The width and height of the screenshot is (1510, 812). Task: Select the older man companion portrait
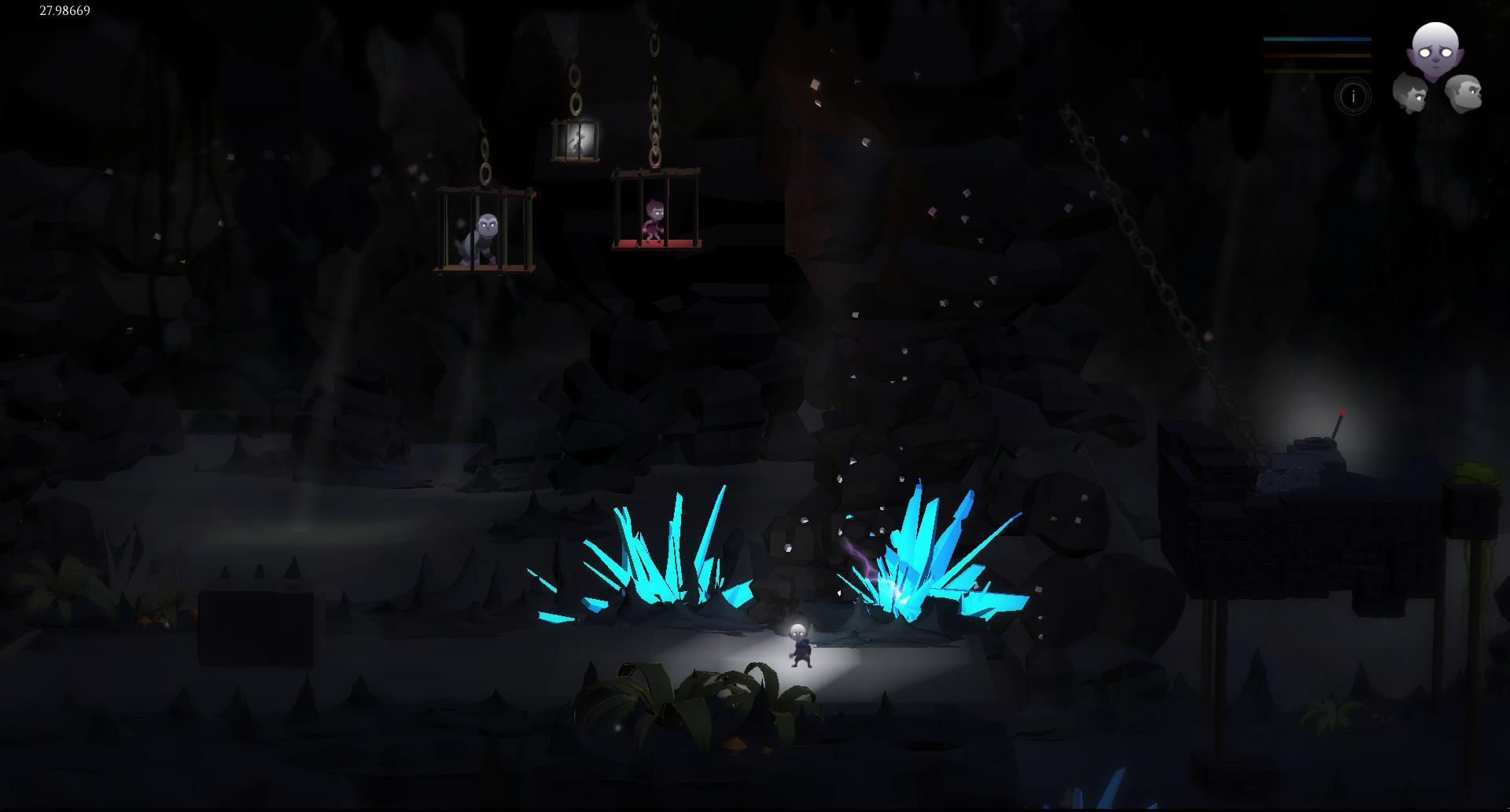1466,94
